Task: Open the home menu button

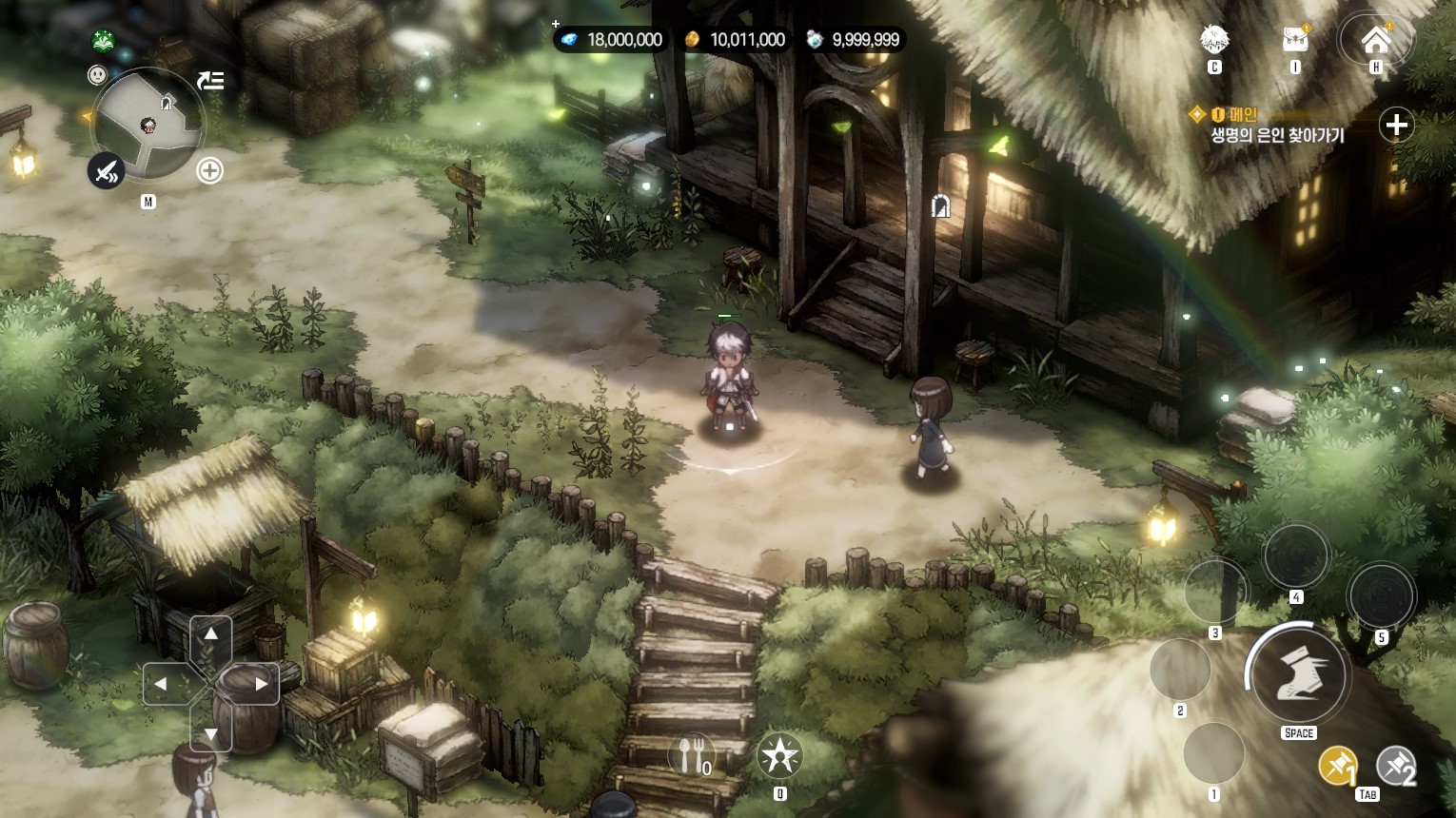Action: coord(1375,40)
